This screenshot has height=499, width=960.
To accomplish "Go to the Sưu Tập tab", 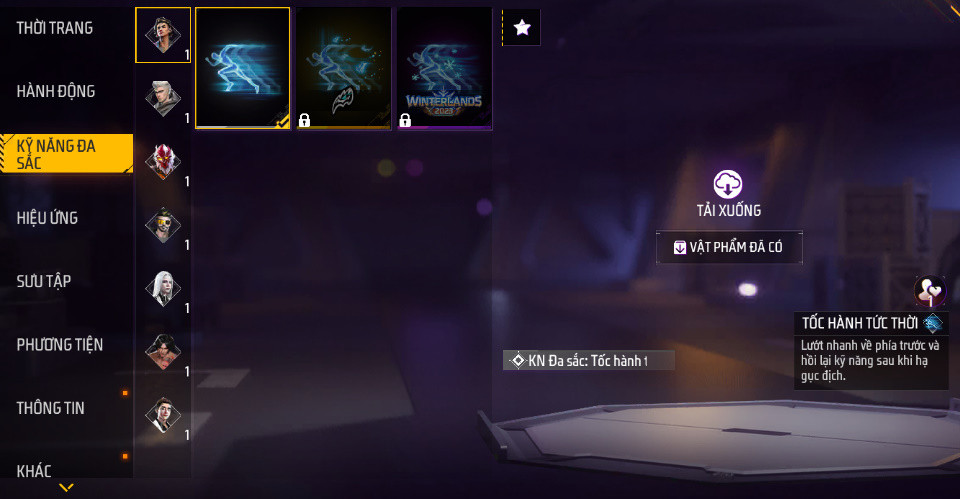I will (43, 281).
